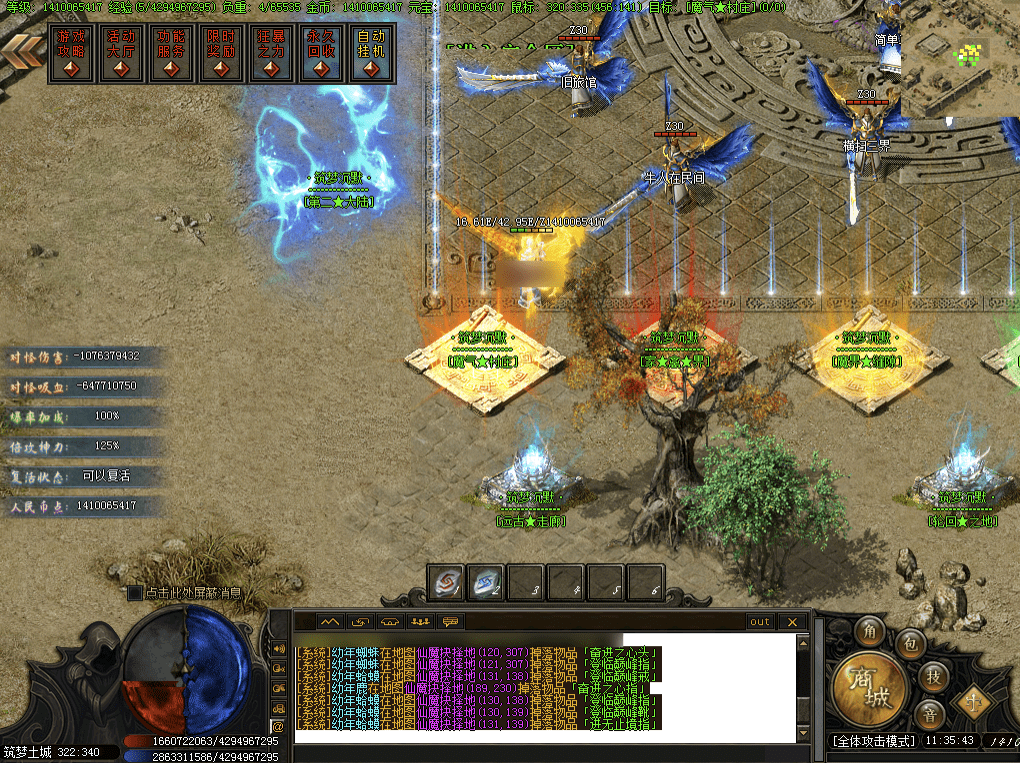Open the 狂暴之力 berserk power menu

pyautogui.click(x=271, y=53)
